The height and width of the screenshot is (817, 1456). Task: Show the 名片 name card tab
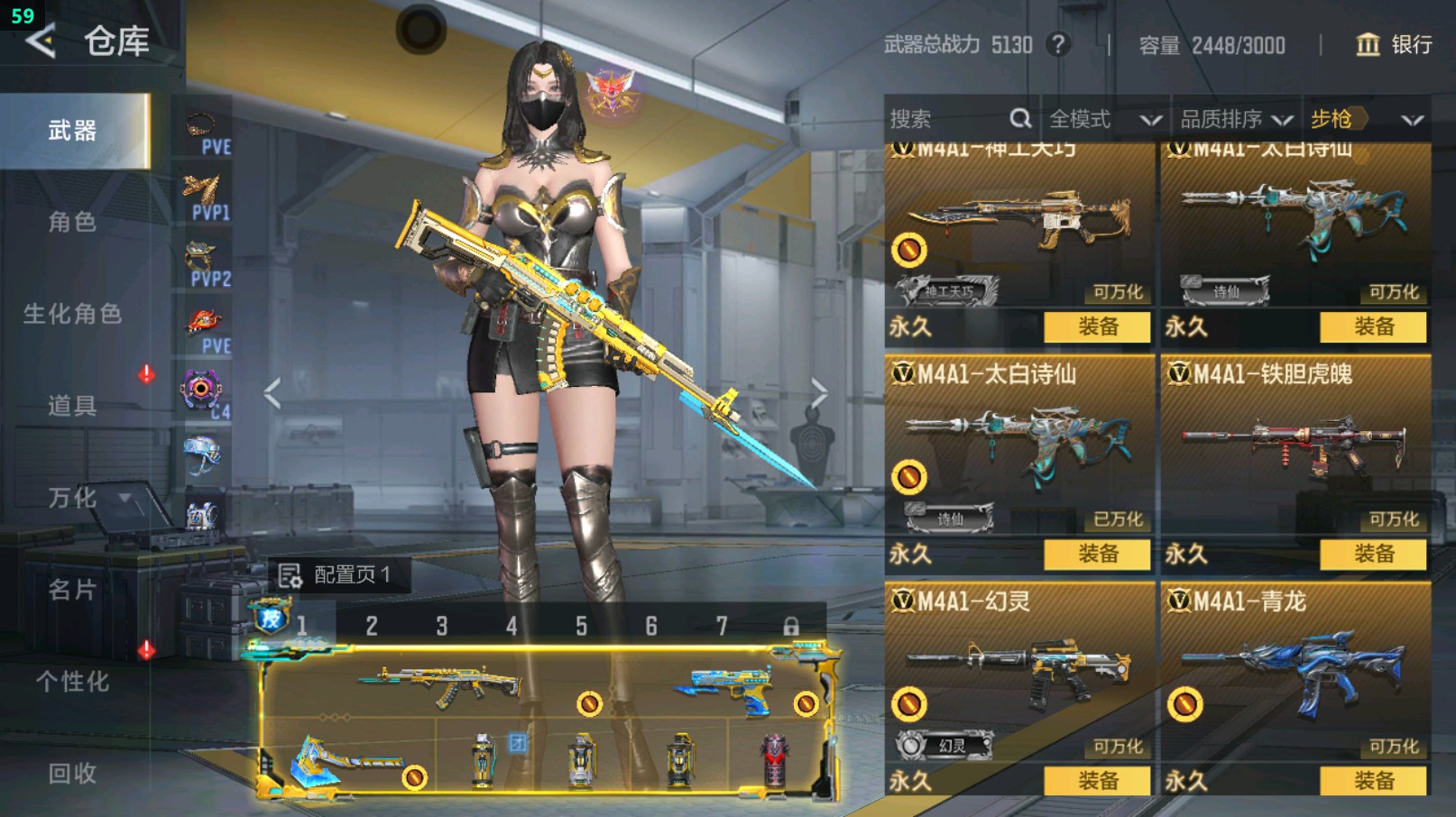click(73, 590)
